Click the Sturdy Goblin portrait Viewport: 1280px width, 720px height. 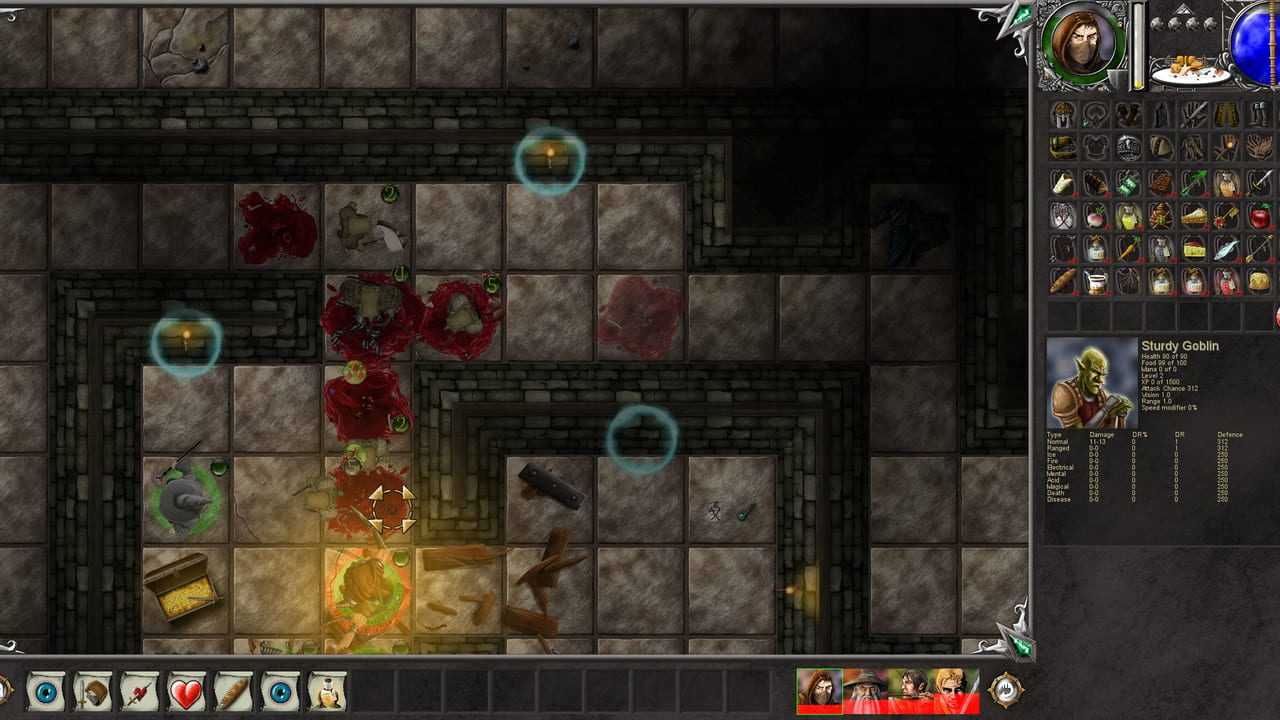1091,384
